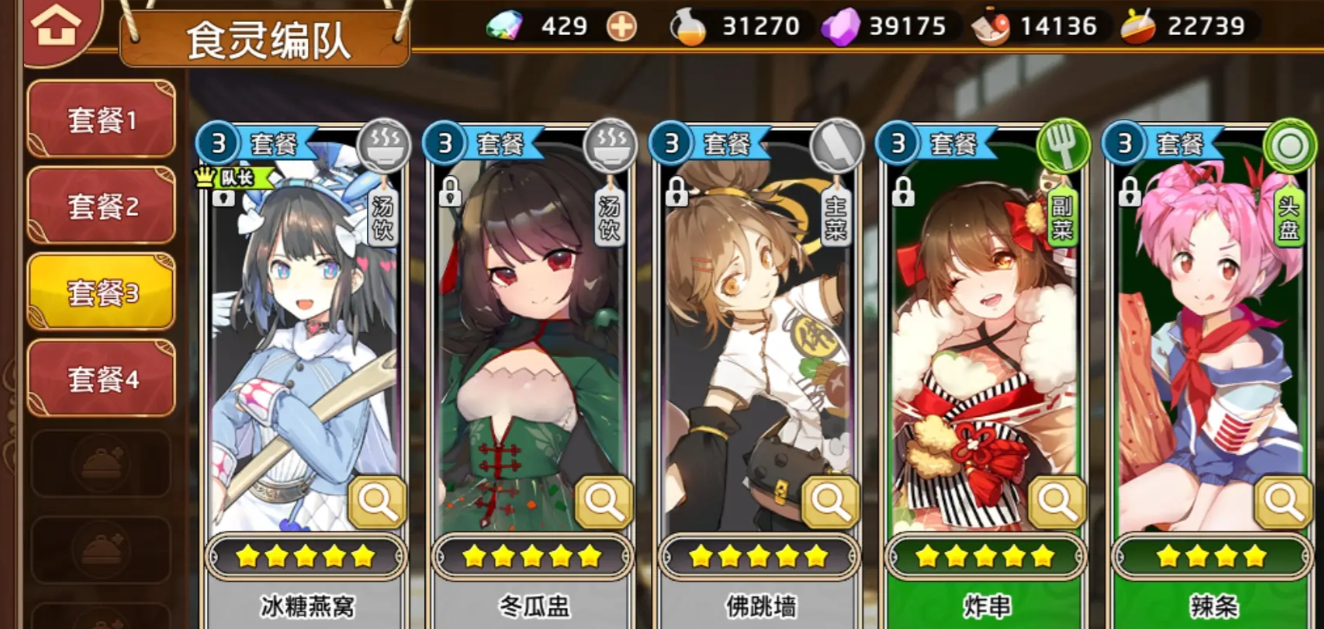
Task: Toggle the lock on 佛跳墙 card
Action: [677, 190]
